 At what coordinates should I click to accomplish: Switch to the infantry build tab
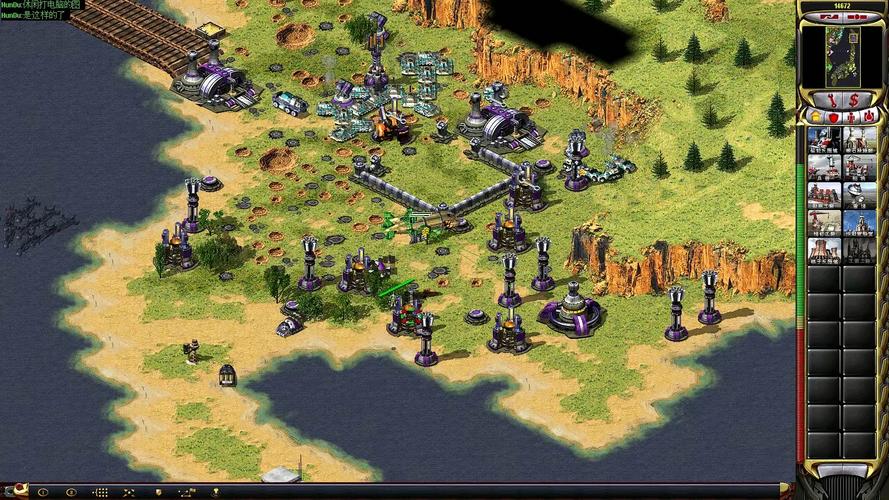(850, 118)
